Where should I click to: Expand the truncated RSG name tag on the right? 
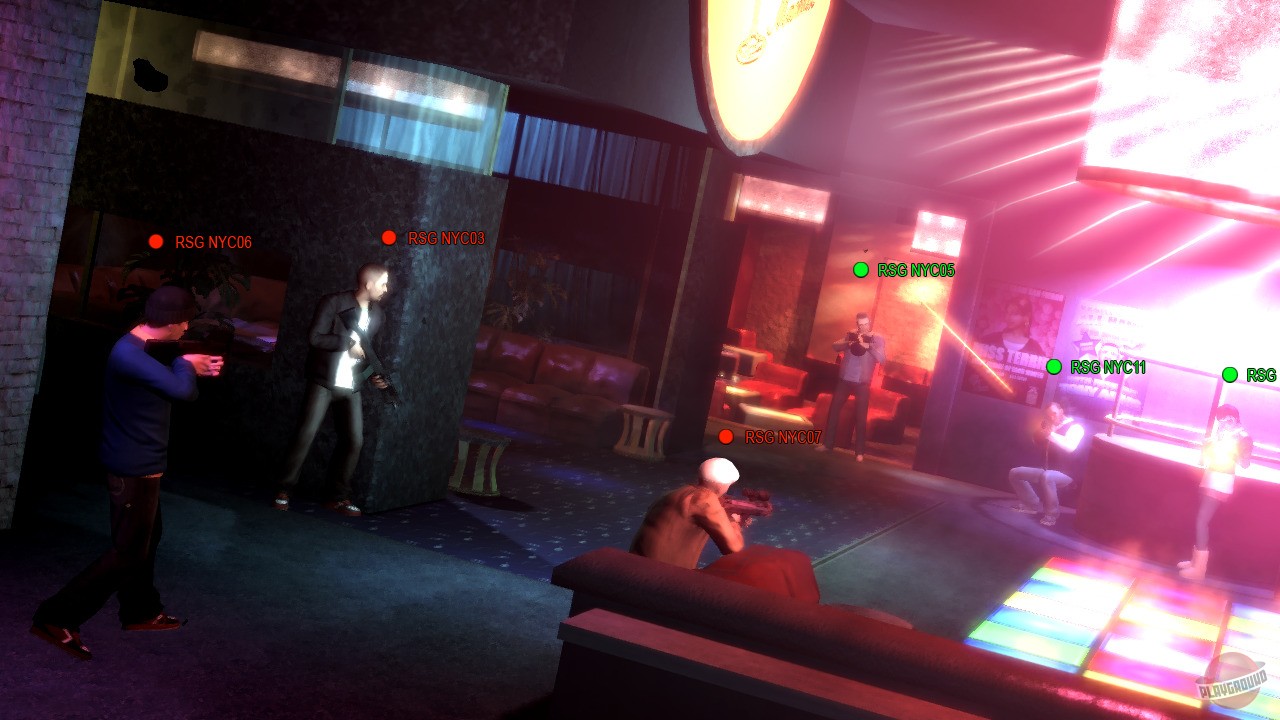tap(1264, 374)
